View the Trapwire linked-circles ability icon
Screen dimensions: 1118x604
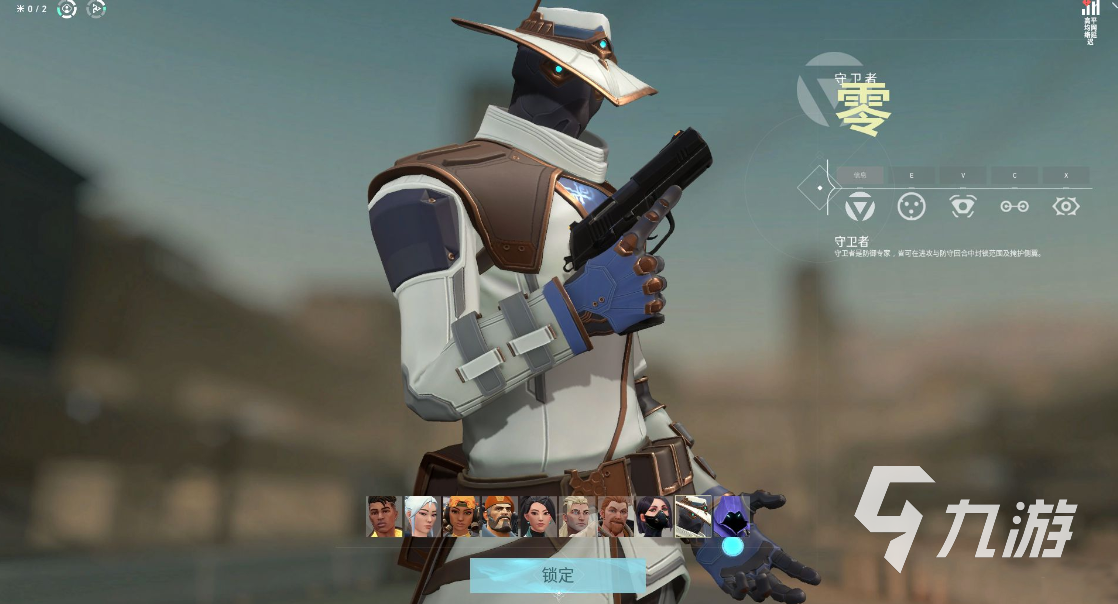1014,206
